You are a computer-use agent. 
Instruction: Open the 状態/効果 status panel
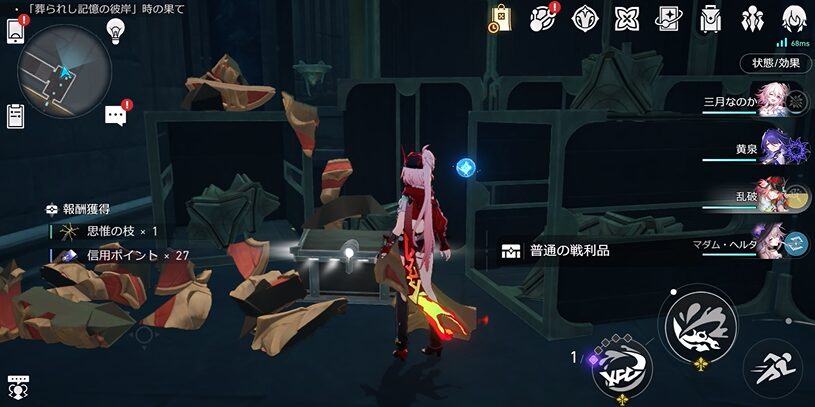pyautogui.click(x=775, y=63)
